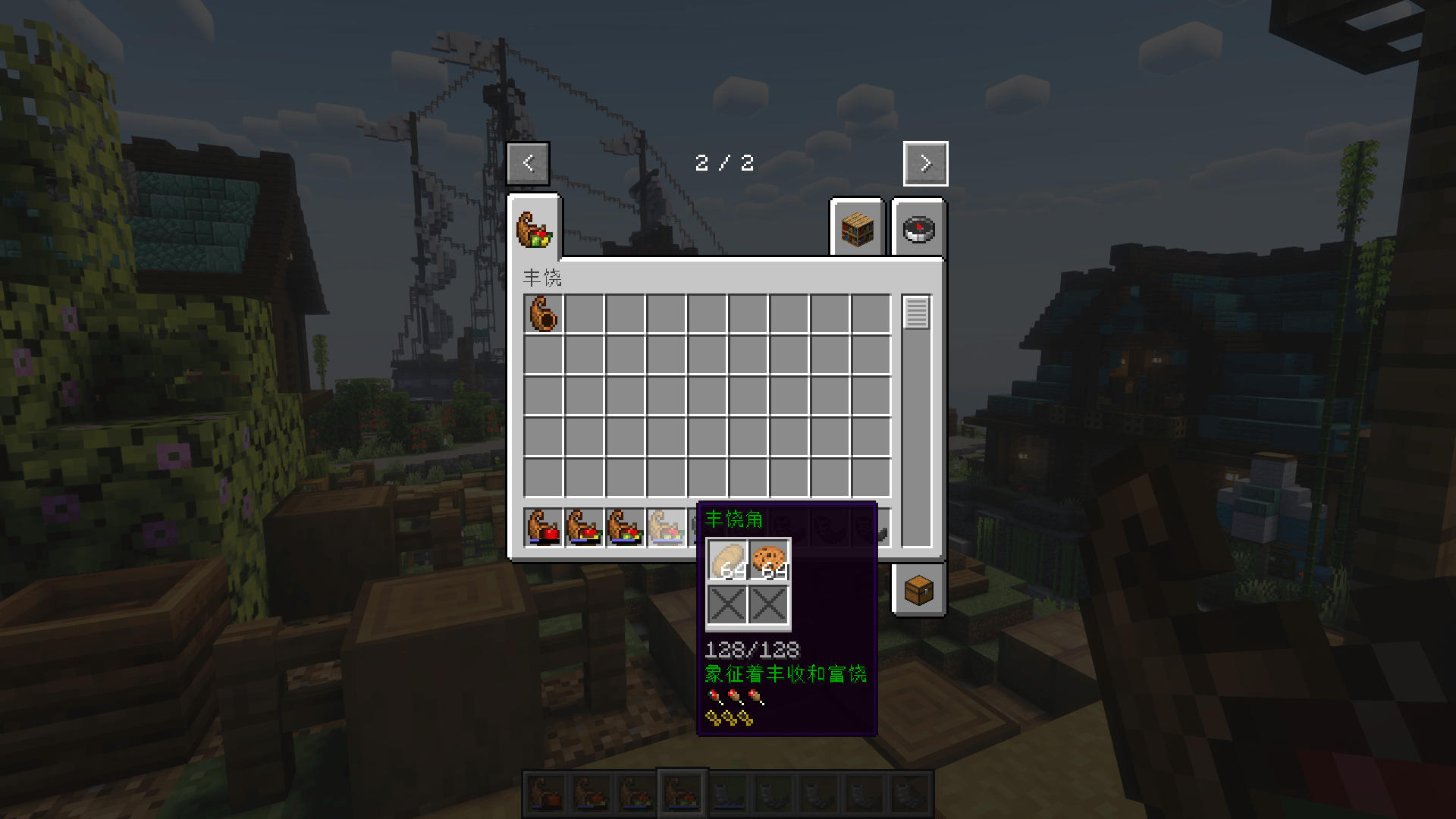The image size is (1456, 819).
Task: Click the previous page arrow
Action: coord(528,162)
